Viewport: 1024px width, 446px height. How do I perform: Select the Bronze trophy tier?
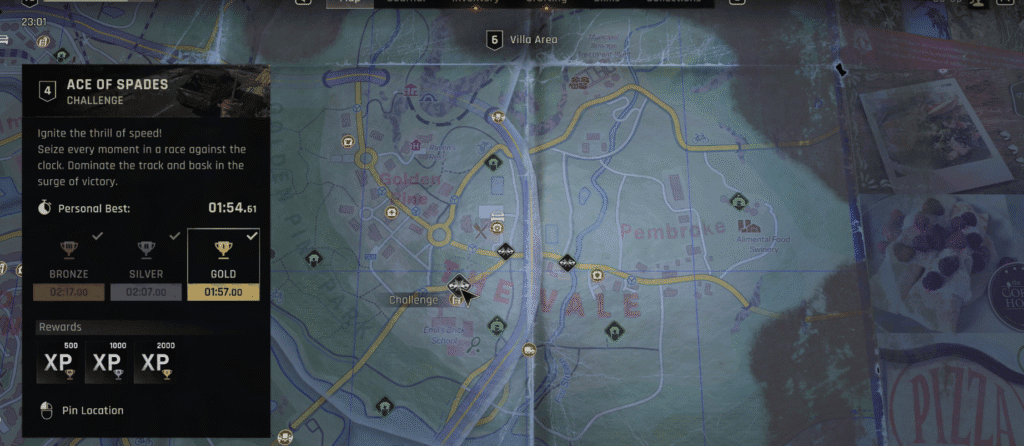pos(68,265)
